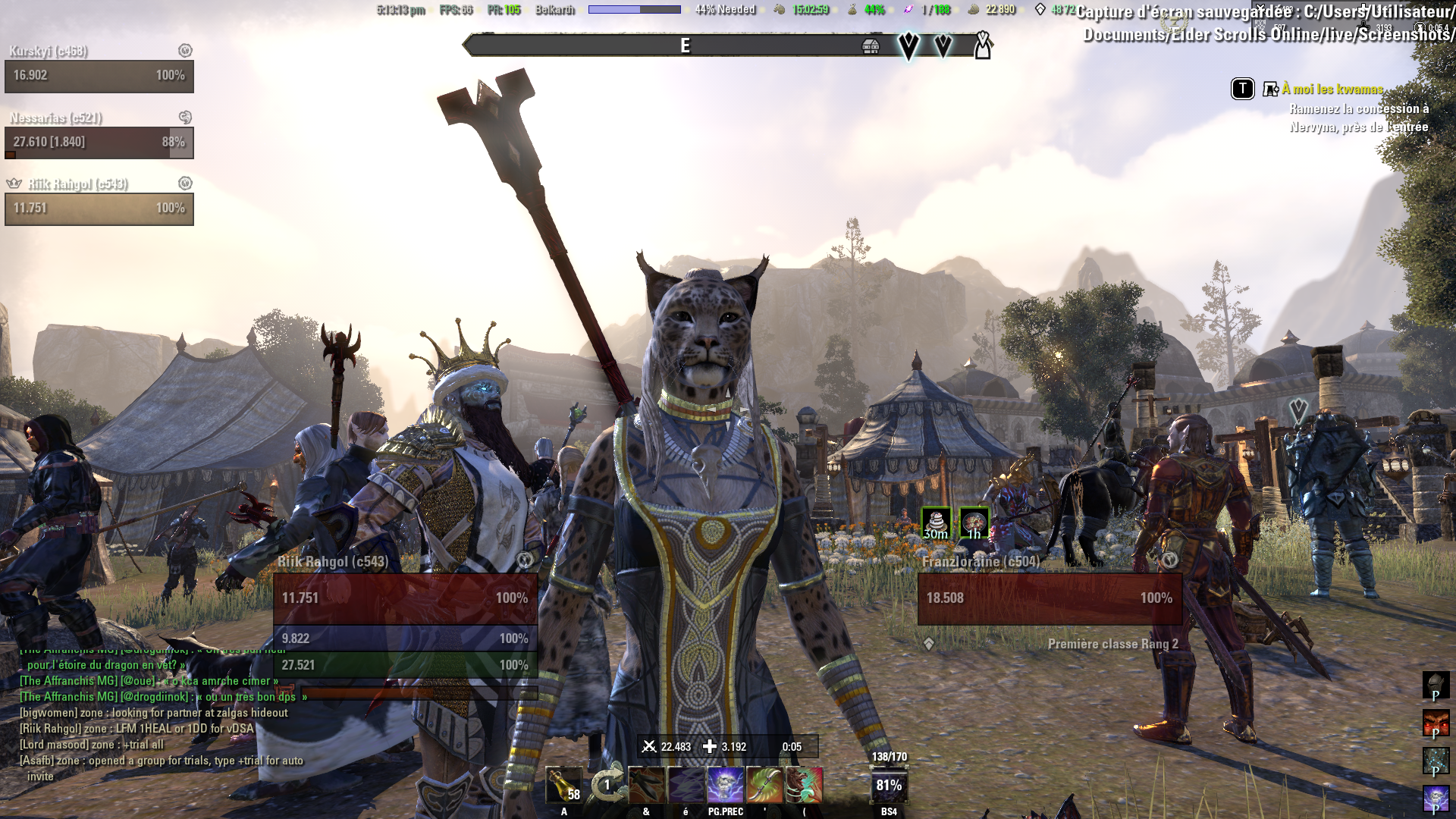Use the yellow potion quickslot

[x=563, y=785]
